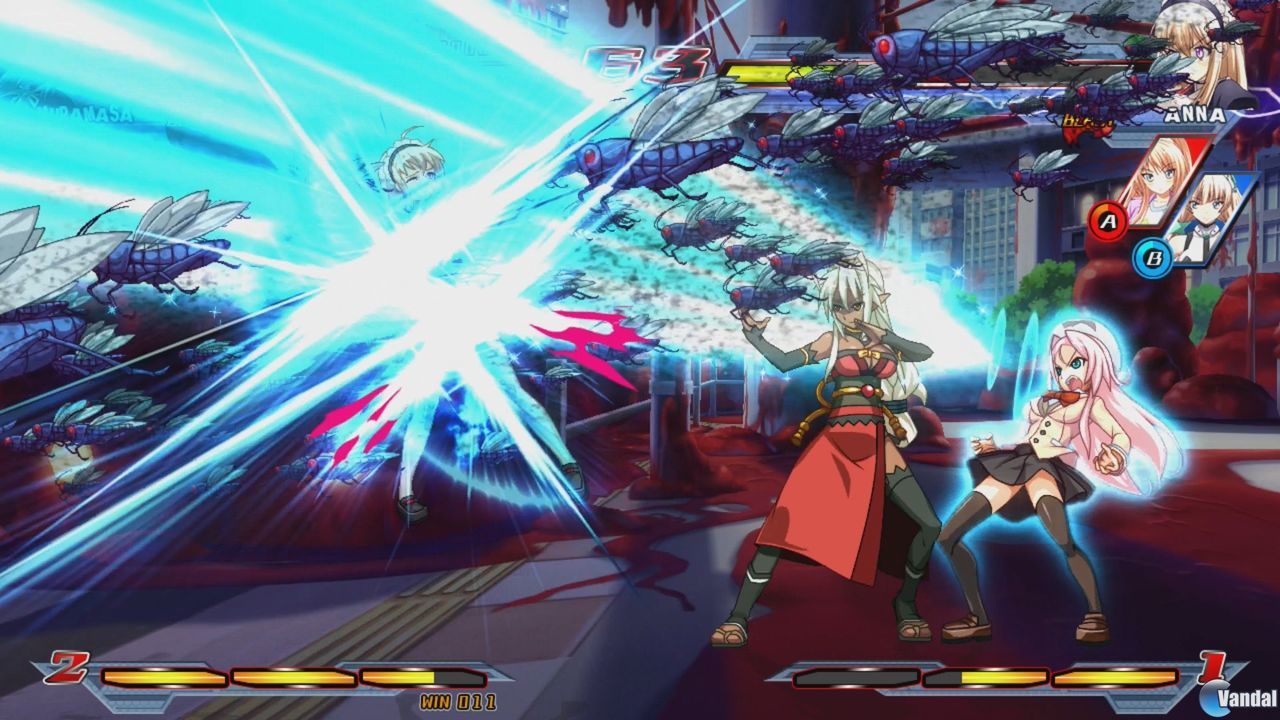The image size is (1280, 720).
Task: Click the BLAST gauge icon near Anna's portrait
Action: point(1087,120)
